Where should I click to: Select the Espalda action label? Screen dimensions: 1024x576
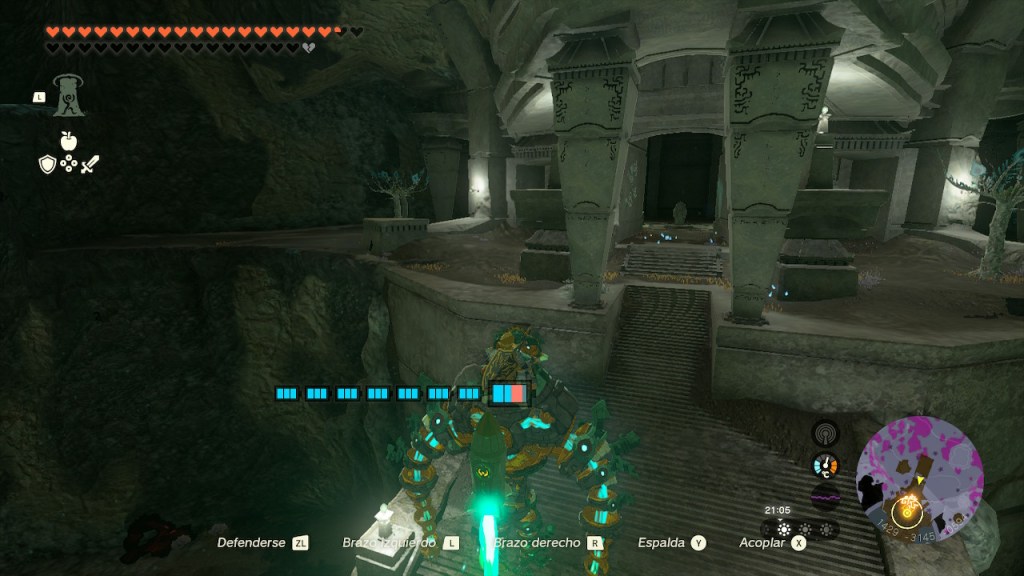[x=661, y=543]
